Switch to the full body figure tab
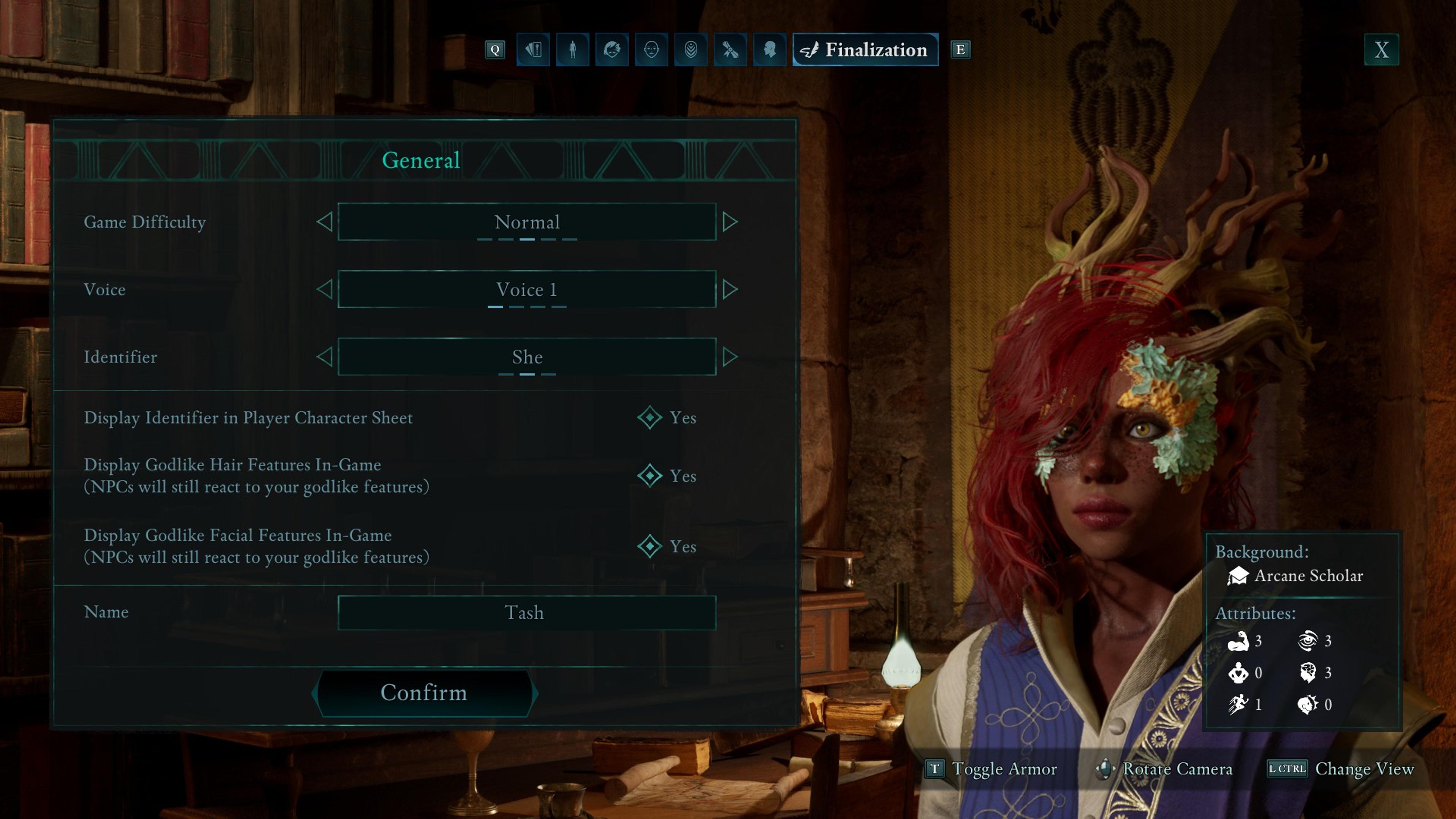1456x819 pixels. click(573, 50)
